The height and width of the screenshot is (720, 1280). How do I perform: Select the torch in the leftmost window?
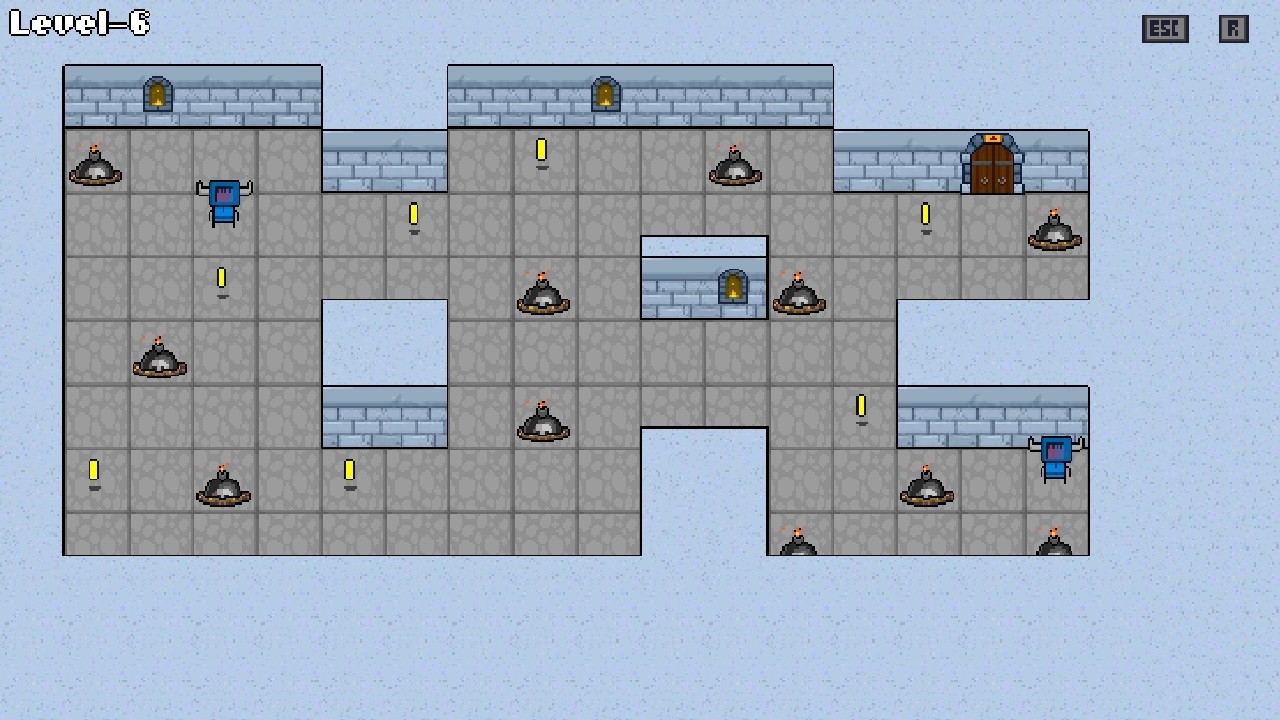pos(159,96)
